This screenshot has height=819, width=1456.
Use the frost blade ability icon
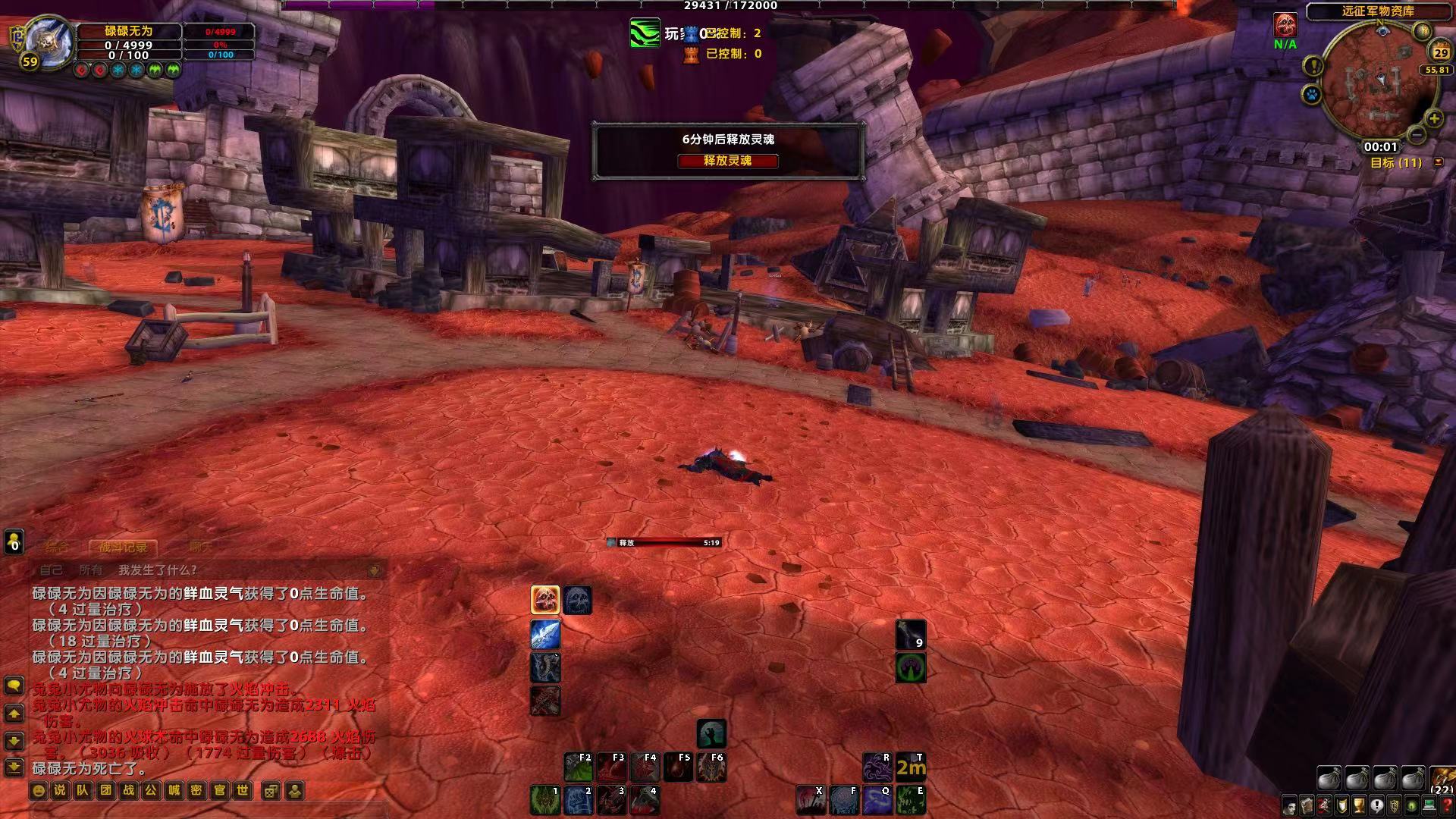pos(544,635)
